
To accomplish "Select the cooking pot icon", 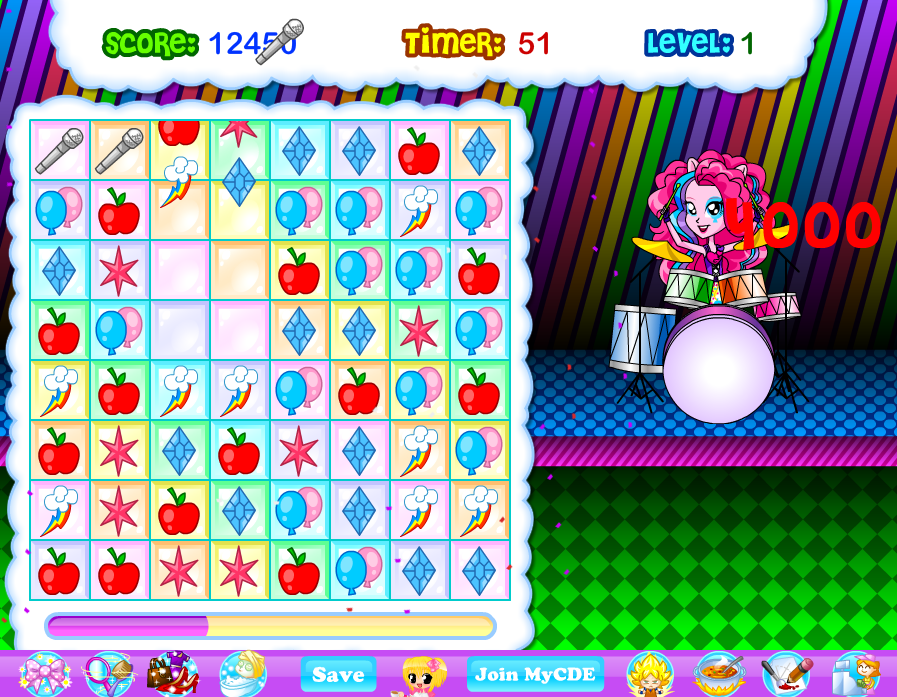I will point(718,674).
